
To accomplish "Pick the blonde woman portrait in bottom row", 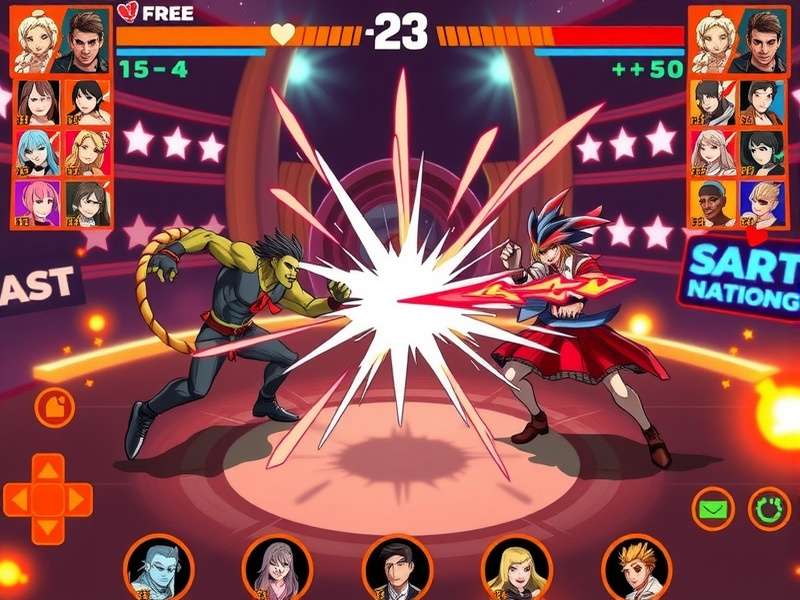I will (516, 567).
